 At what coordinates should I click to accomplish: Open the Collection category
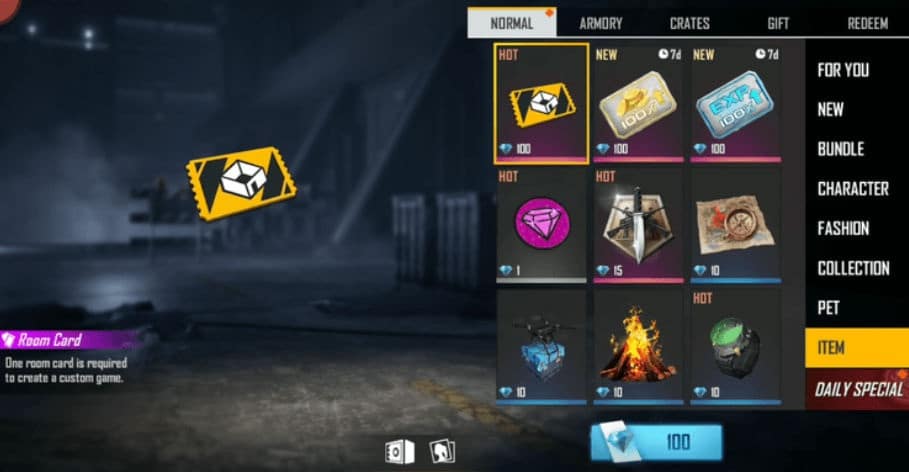pos(853,268)
